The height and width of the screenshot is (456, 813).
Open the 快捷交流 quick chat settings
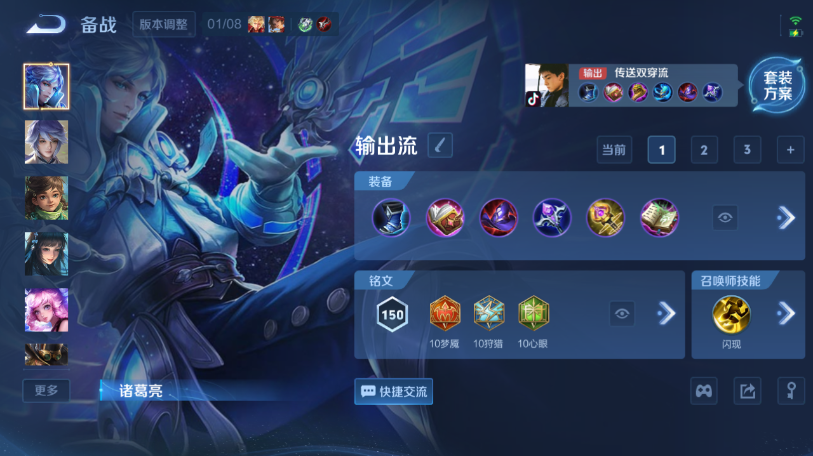point(393,391)
